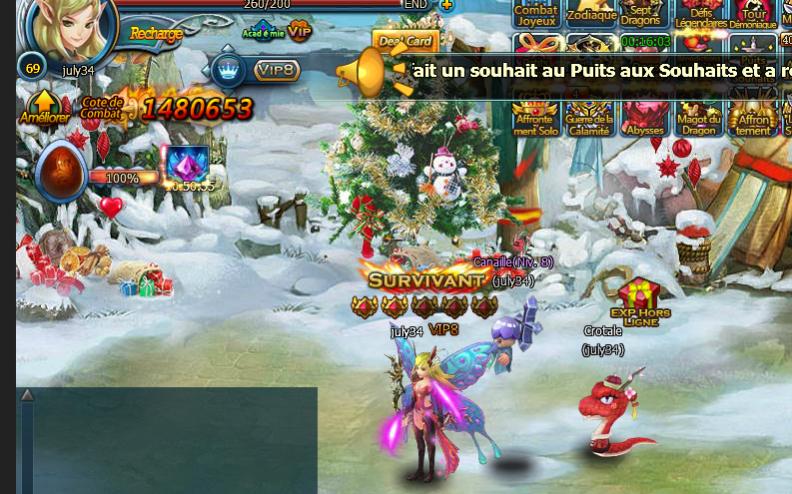The height and width of the screenshot is (494, 792).
Task: Open the VIP8 privileges badge
Action: click(x=277, y=70)
